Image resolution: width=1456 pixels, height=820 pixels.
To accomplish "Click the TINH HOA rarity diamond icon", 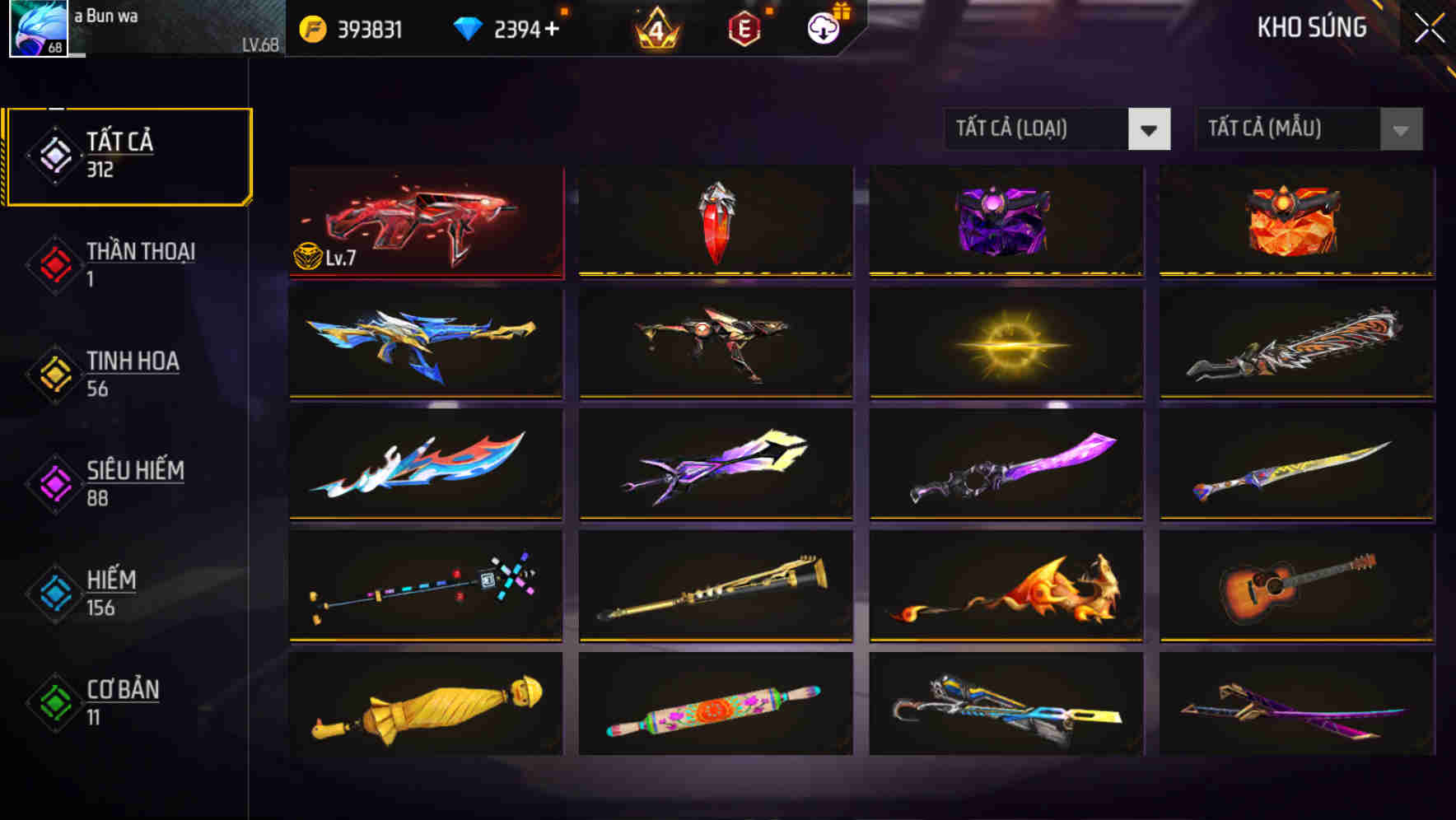I will (x=54, y=375).
